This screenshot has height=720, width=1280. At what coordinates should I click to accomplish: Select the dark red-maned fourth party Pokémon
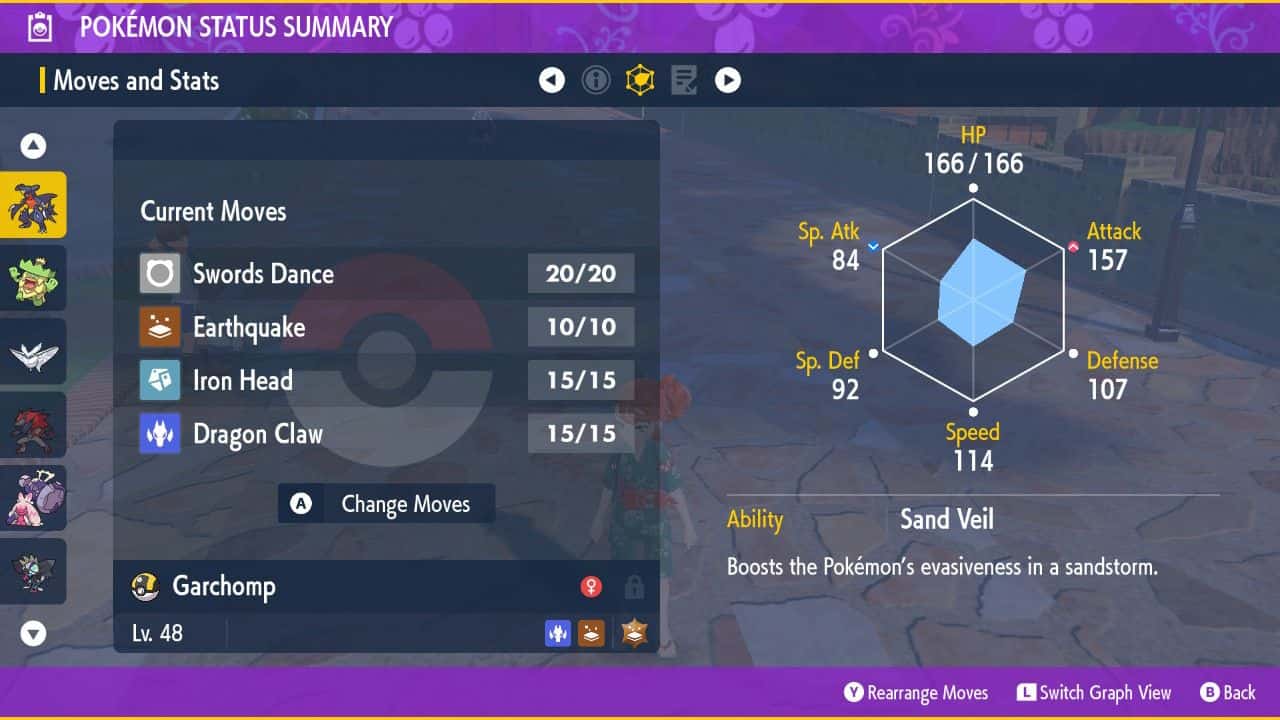(33, 425)
